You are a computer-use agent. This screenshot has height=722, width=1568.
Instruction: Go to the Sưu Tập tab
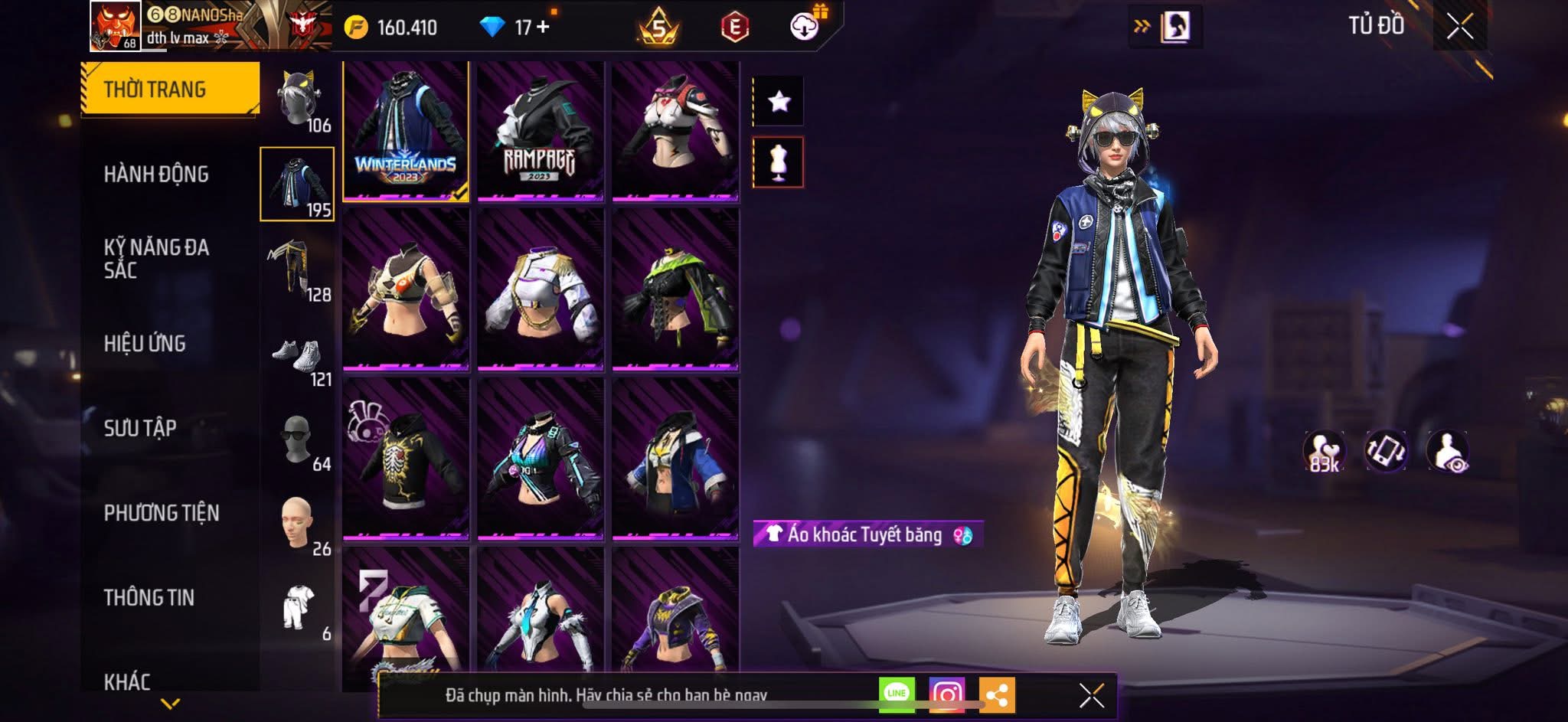(x=140, y=428)
